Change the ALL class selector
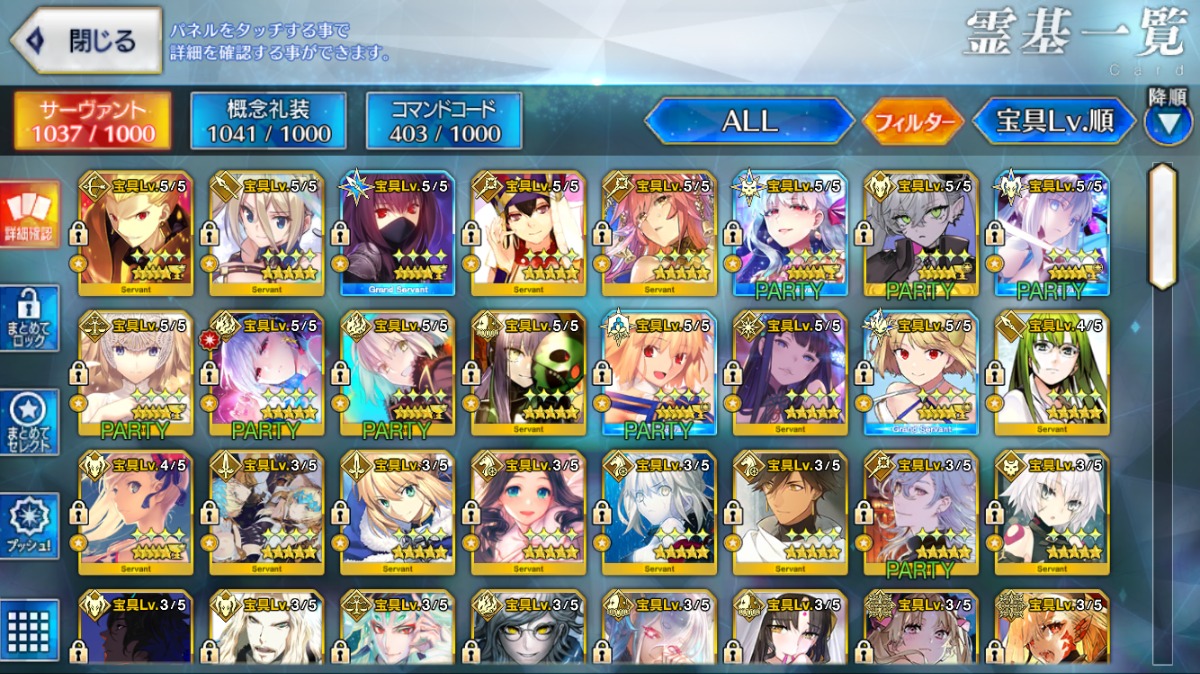1200x674 pixels. pyautogui.click(x=749, y=122)
